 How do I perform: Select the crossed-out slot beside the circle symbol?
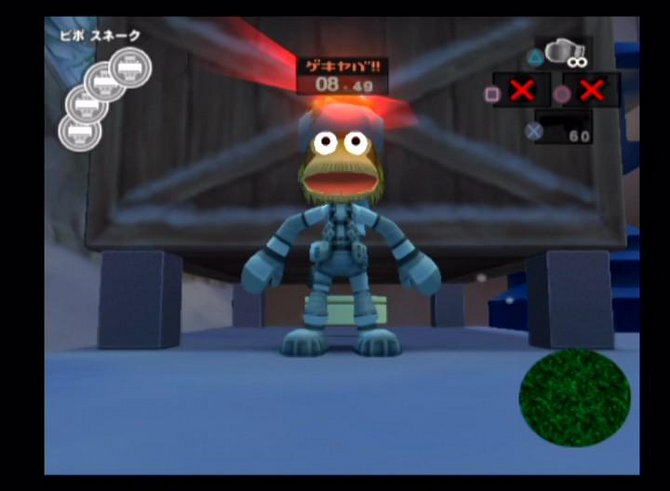(x=591, y=91)
